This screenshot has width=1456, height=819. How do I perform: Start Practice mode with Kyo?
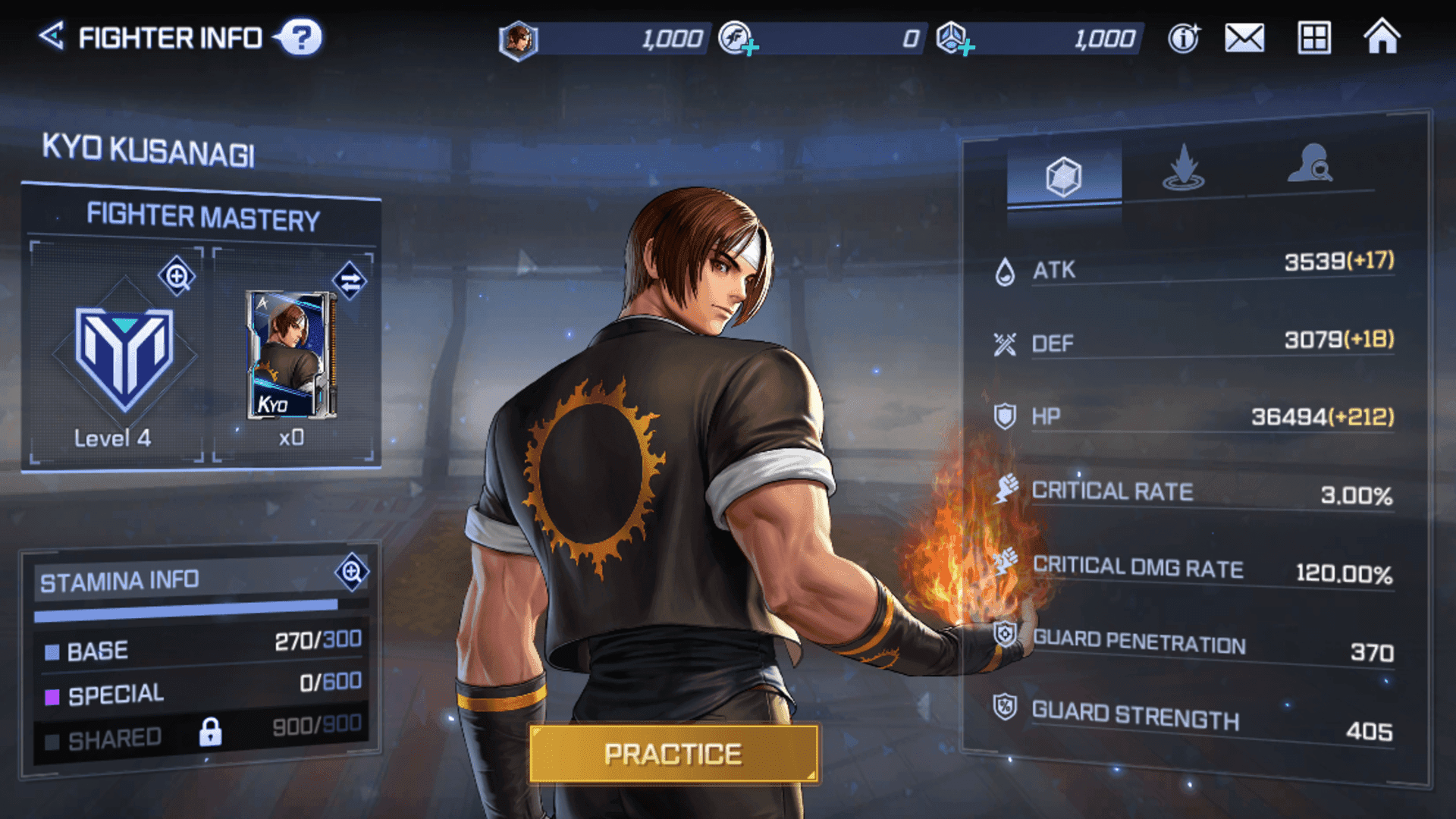pos(673,754)
